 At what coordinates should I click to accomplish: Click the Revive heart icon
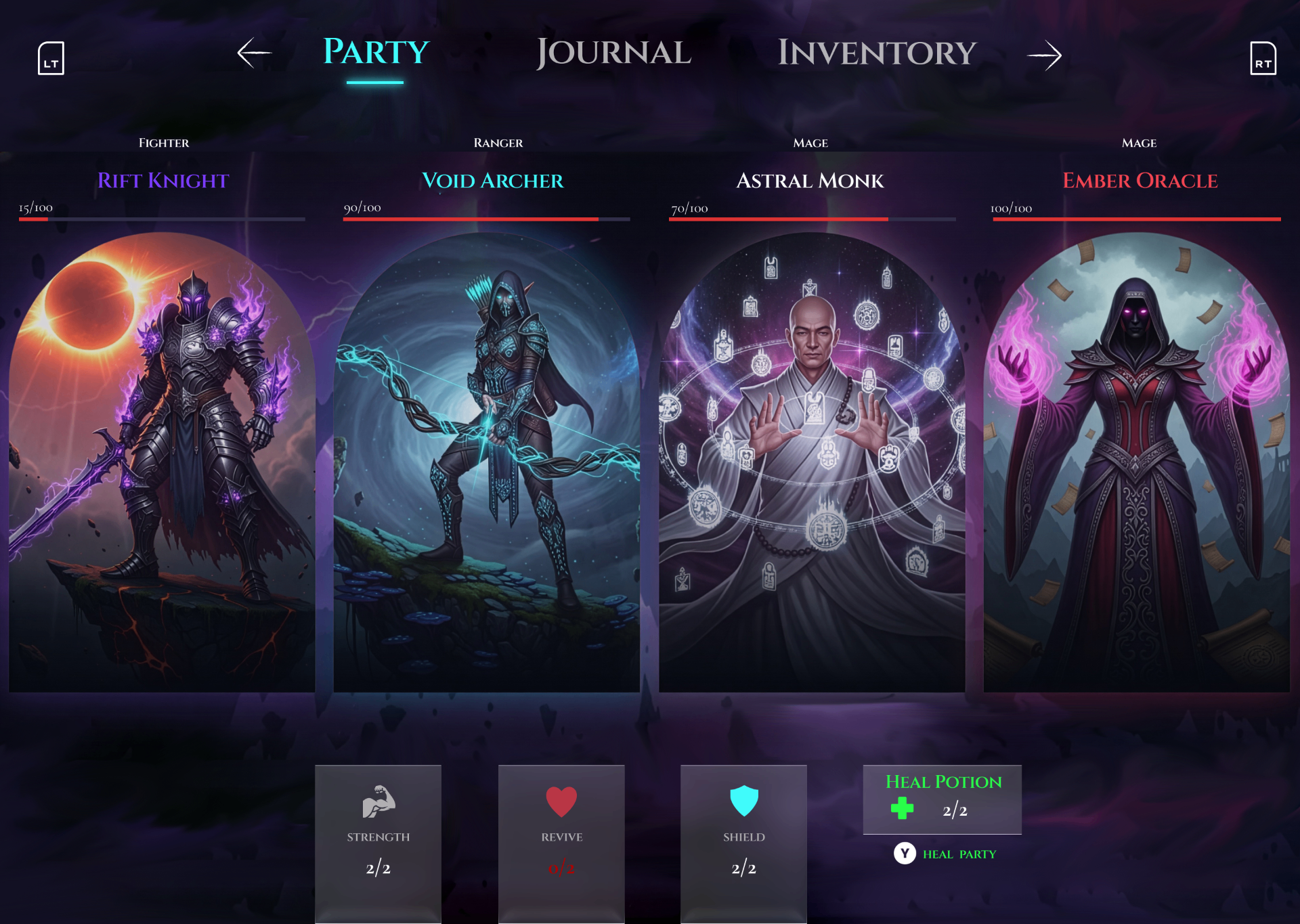561,802
